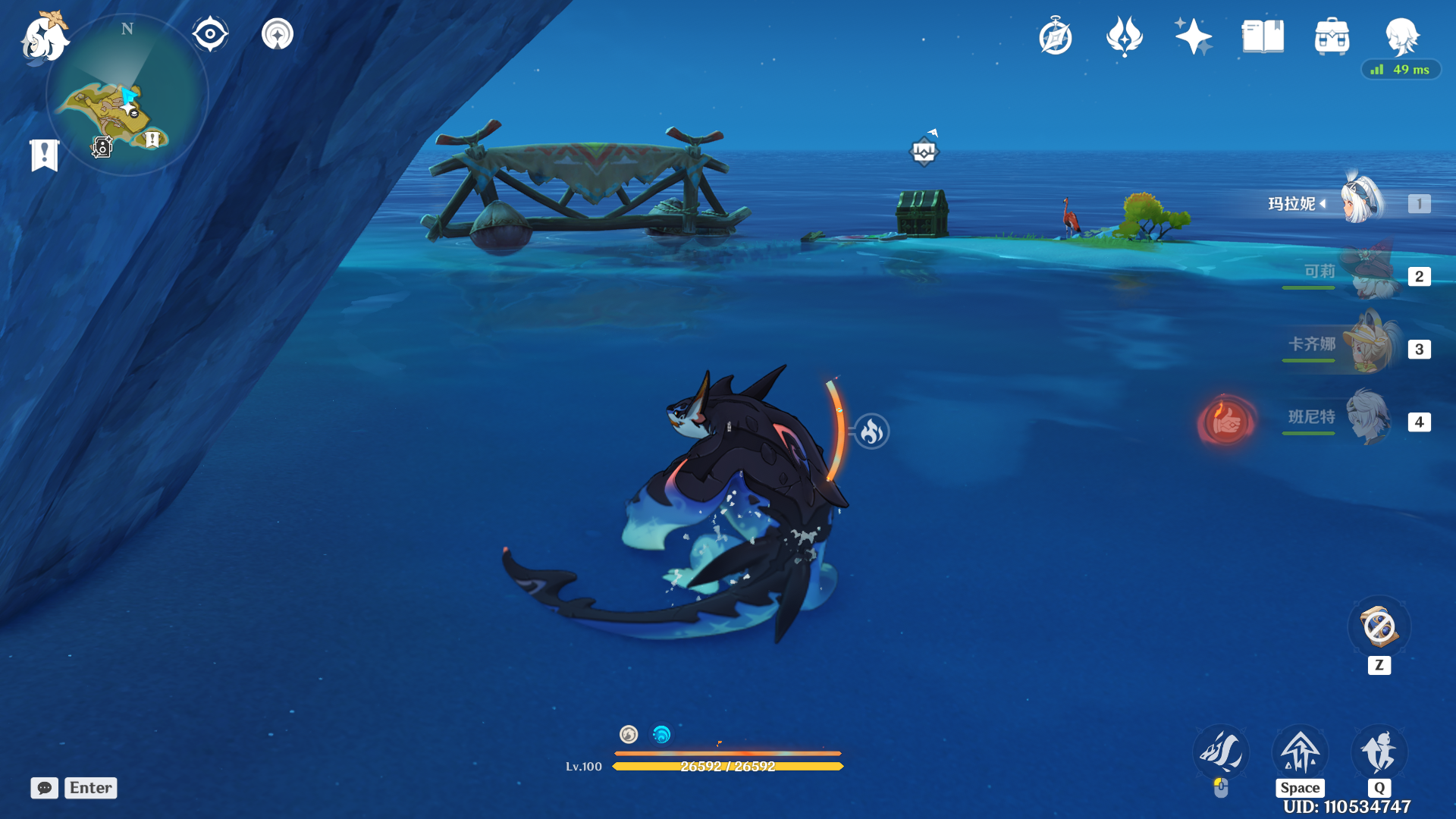The width and height of the screenshot is (1456, 819).
Task: Open the inventory backpack
Action: point(1332,36)
